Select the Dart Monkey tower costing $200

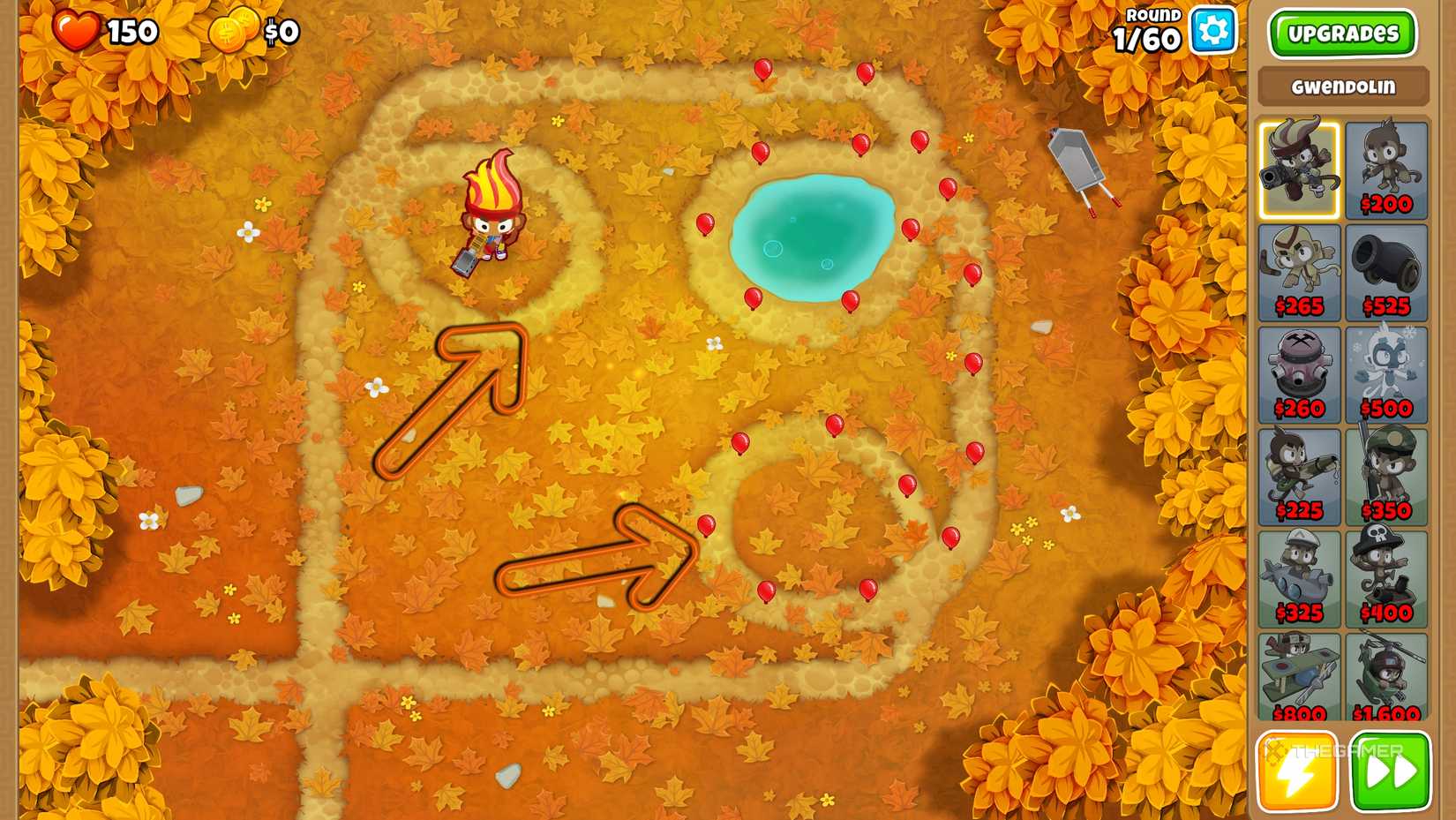coord(1385,168)
